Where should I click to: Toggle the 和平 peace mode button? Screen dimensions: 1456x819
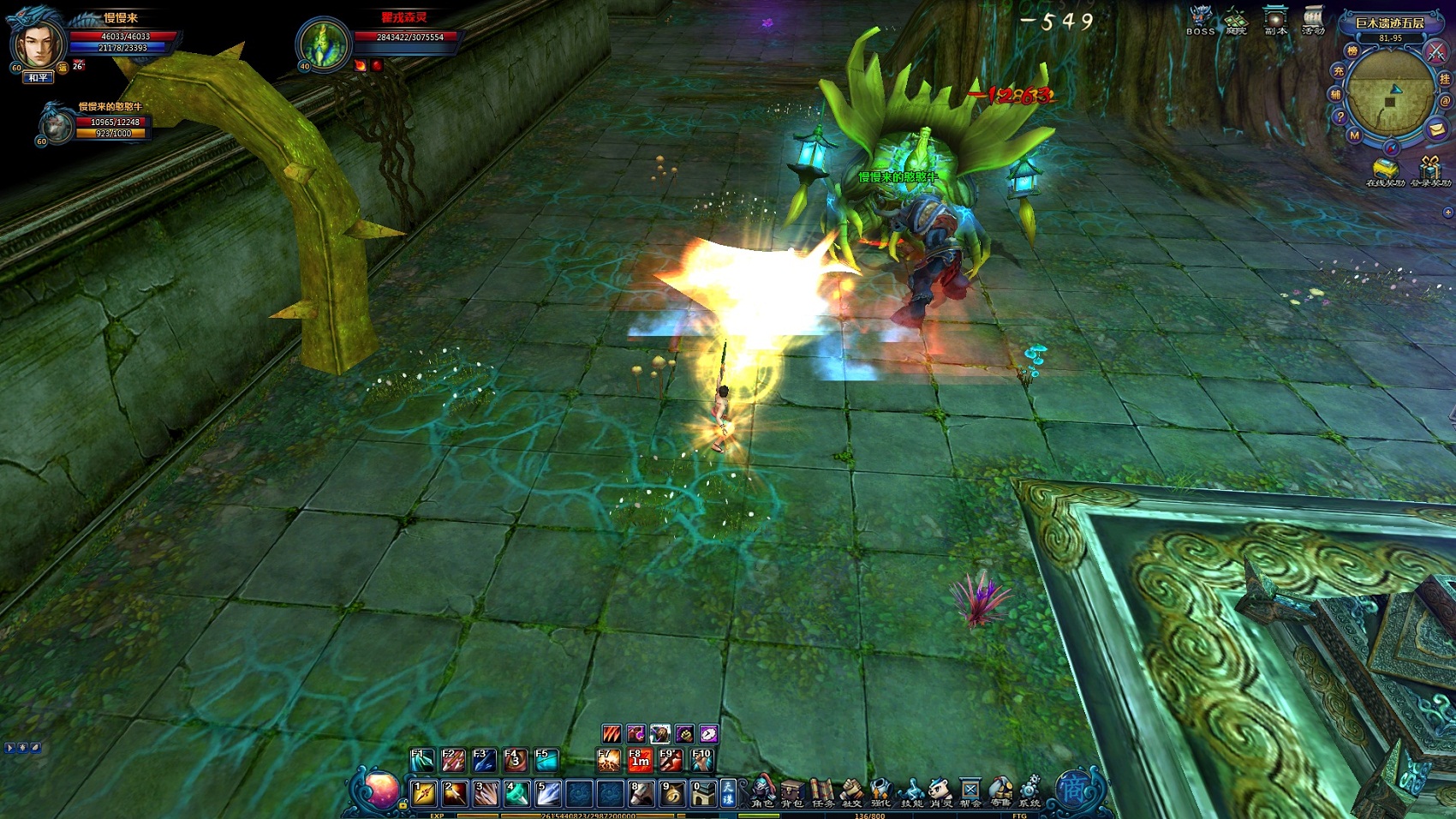[x=39, y=78]
